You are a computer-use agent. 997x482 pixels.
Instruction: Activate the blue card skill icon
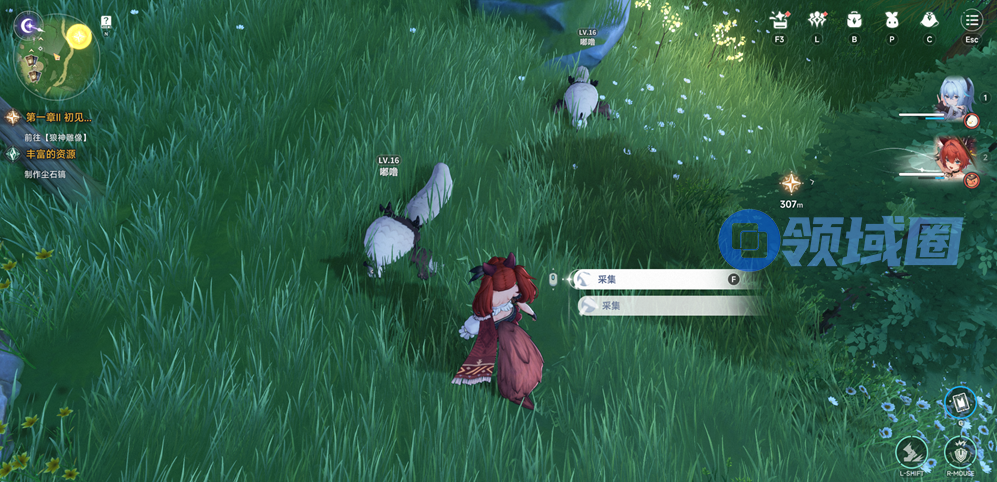click(960, 403)
